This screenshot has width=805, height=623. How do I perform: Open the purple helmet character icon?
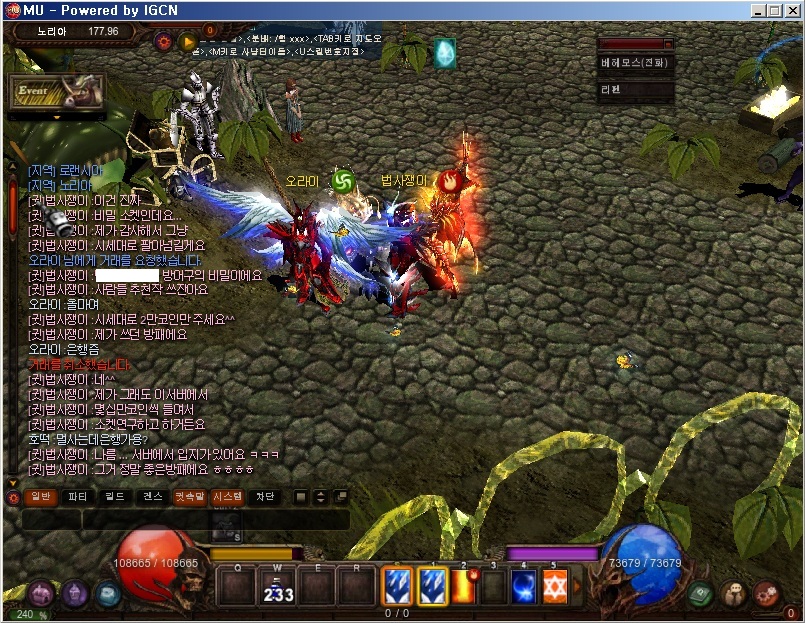point(76,593)
